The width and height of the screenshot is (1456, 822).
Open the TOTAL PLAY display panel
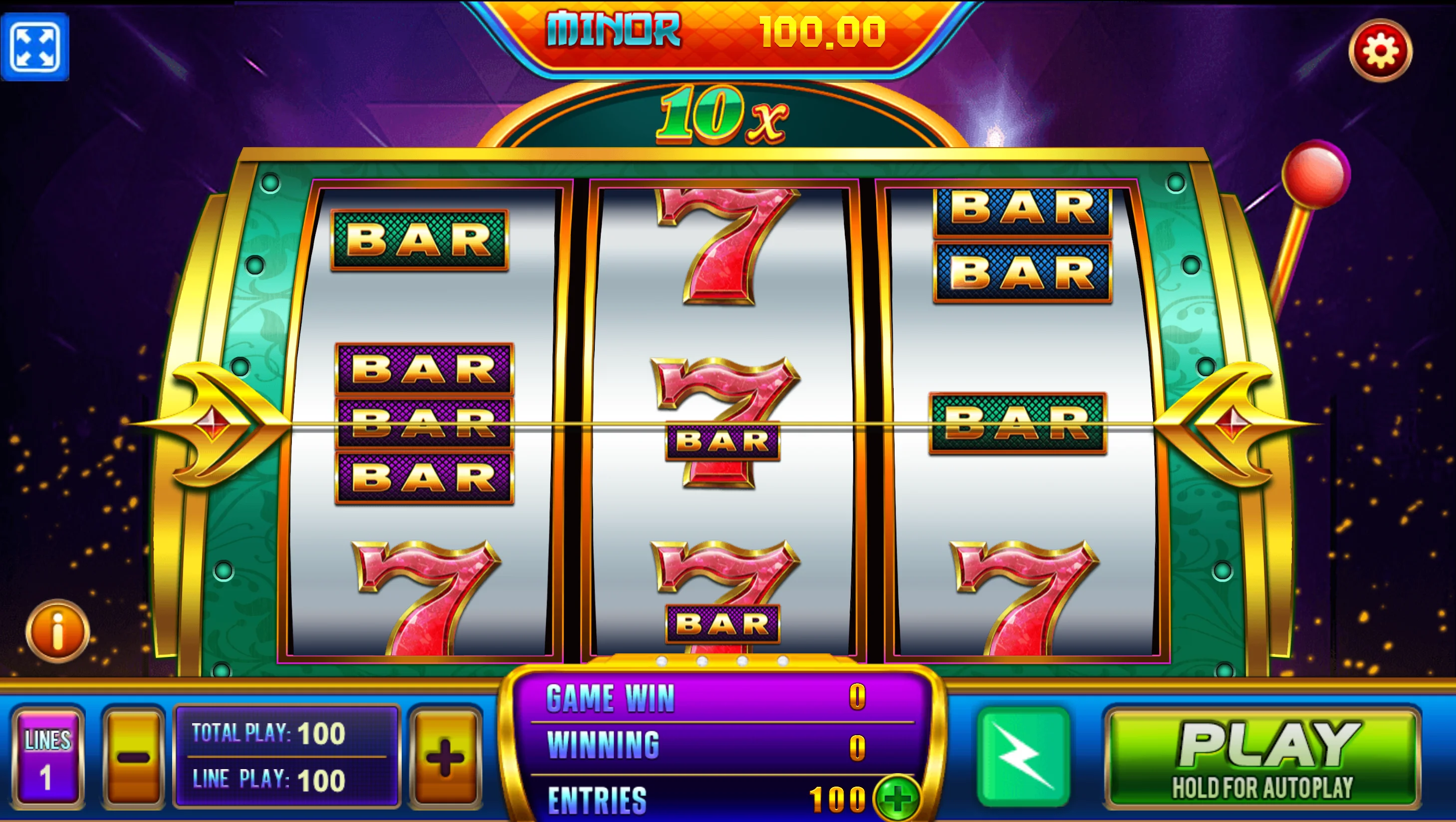tap(288, 733)
